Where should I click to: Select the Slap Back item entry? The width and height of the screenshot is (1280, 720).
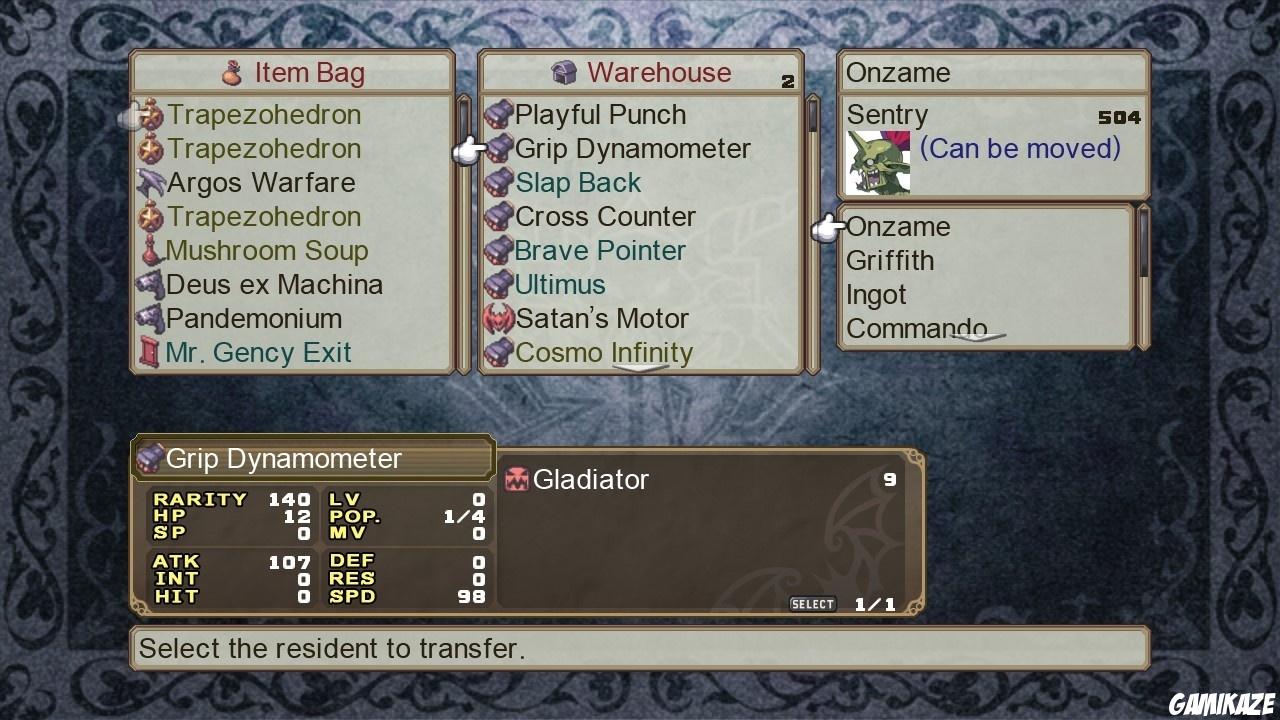(578, 182)
